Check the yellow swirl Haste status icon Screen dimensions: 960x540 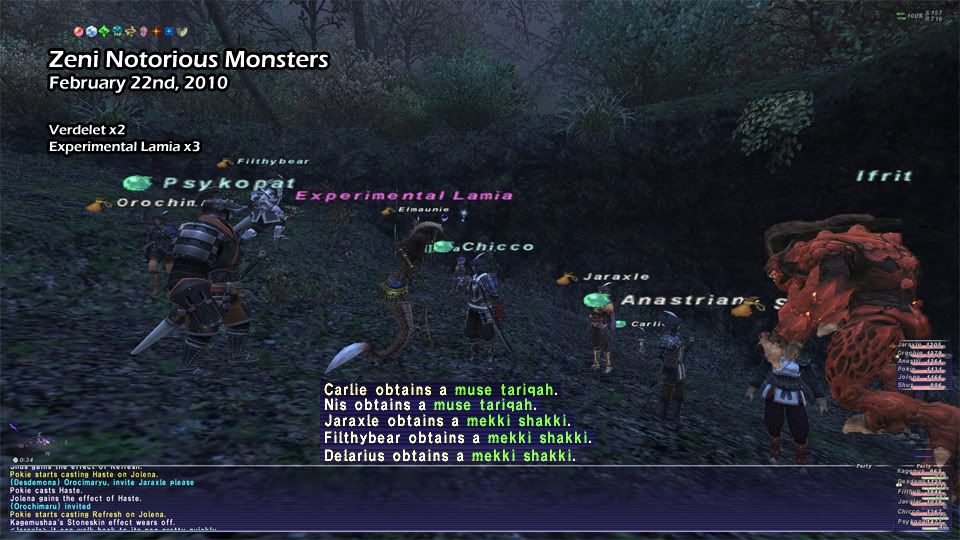(x=130, y=31)
